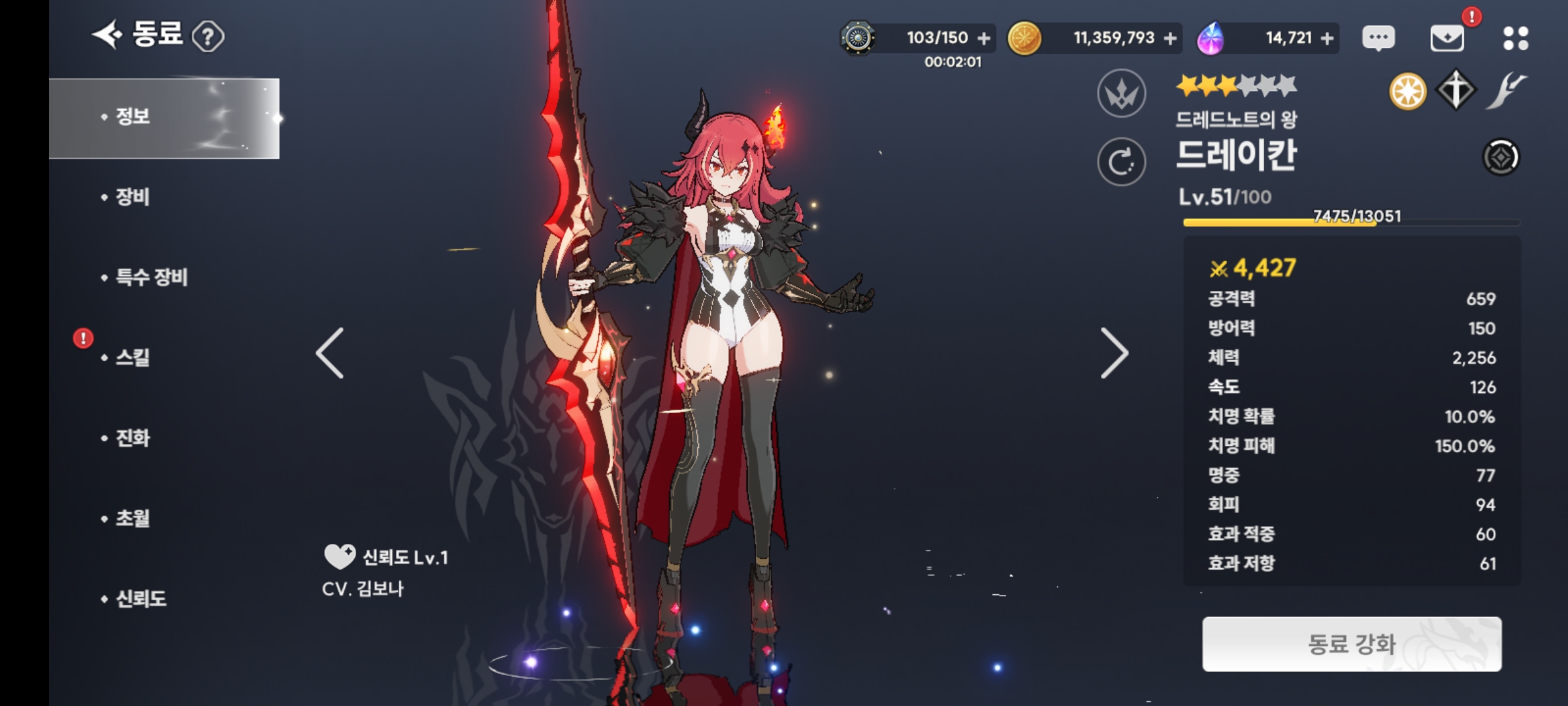This screenshot has height=706, width=1568.
Task: Add stamina with the plus beside 103/150
Action: click(984, 39)
